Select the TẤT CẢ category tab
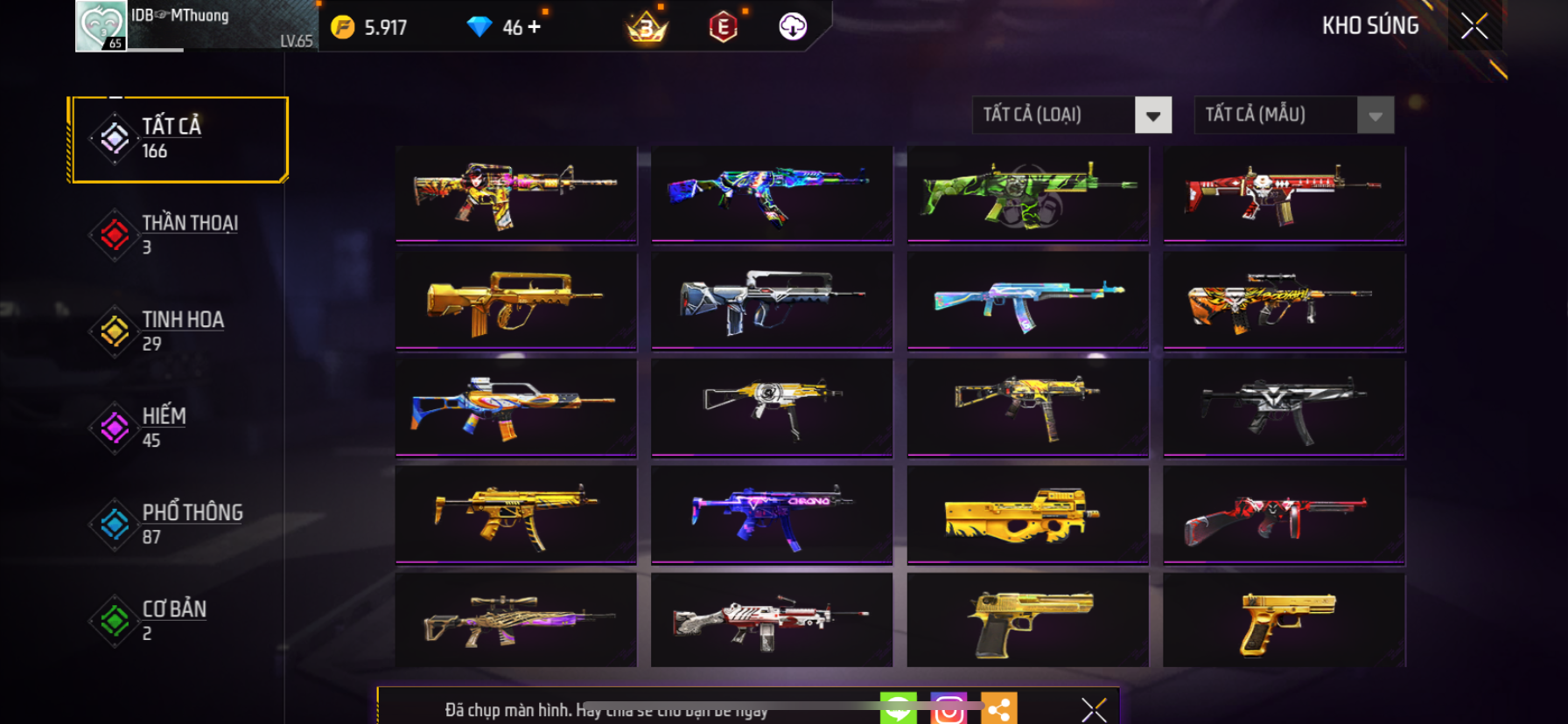The height and width of the screenshot is (724, 1568). [x=178, y=139]
